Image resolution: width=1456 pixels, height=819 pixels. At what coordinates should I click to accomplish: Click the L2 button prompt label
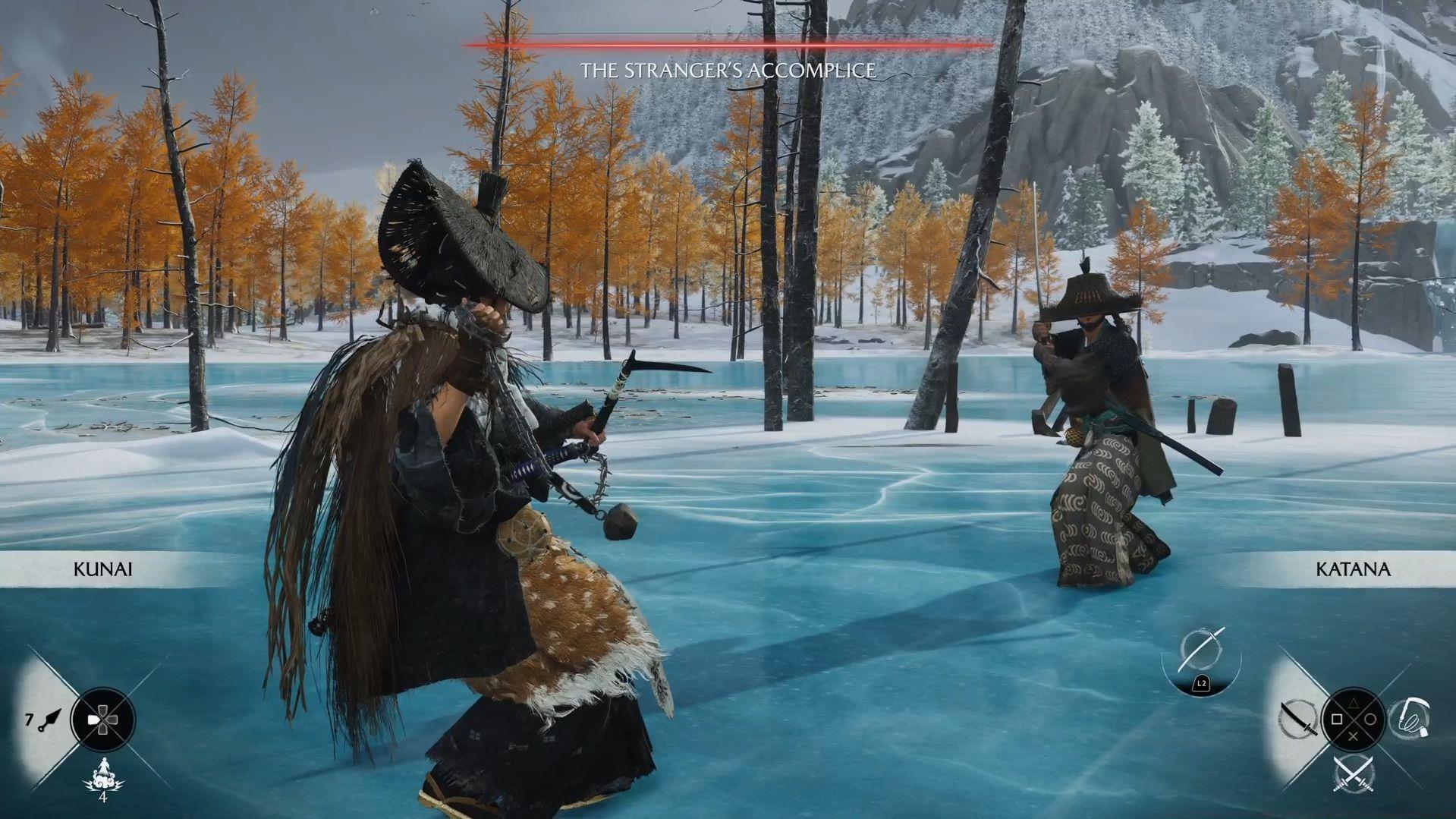point(1202,683)
